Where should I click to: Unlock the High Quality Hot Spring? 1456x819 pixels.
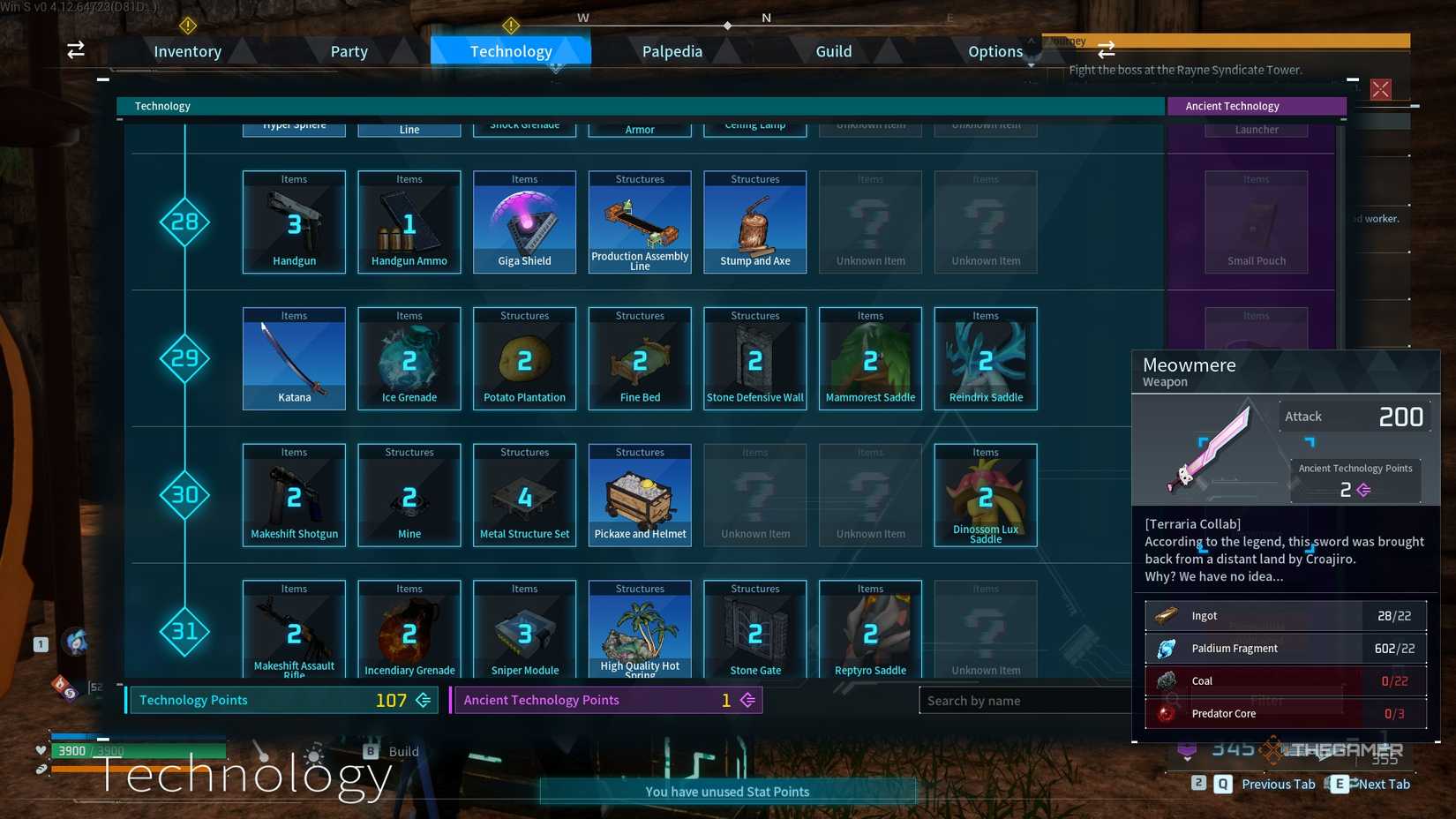click(x=640, y=627)
